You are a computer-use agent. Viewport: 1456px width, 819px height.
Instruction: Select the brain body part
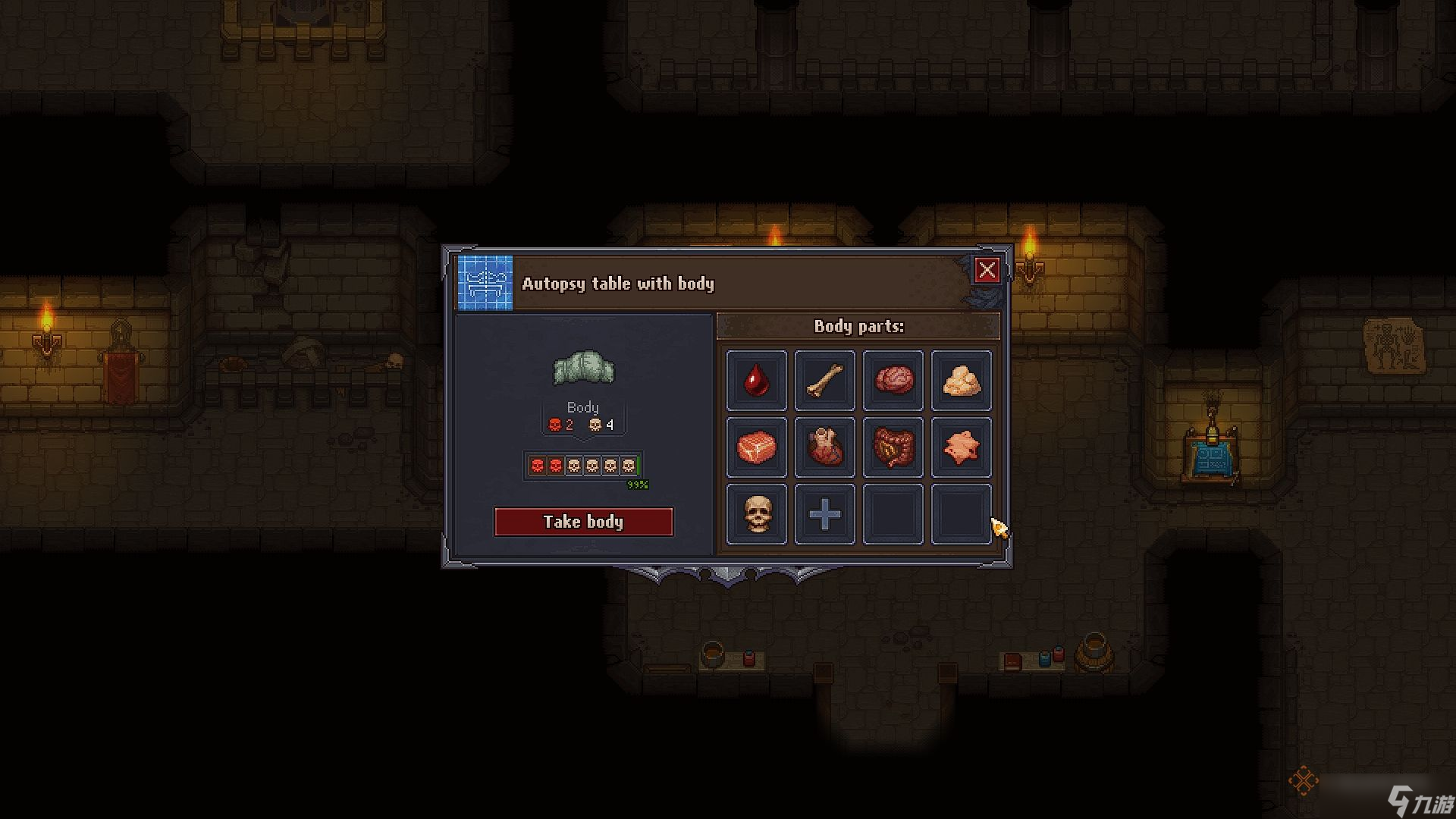coord(893,380)
